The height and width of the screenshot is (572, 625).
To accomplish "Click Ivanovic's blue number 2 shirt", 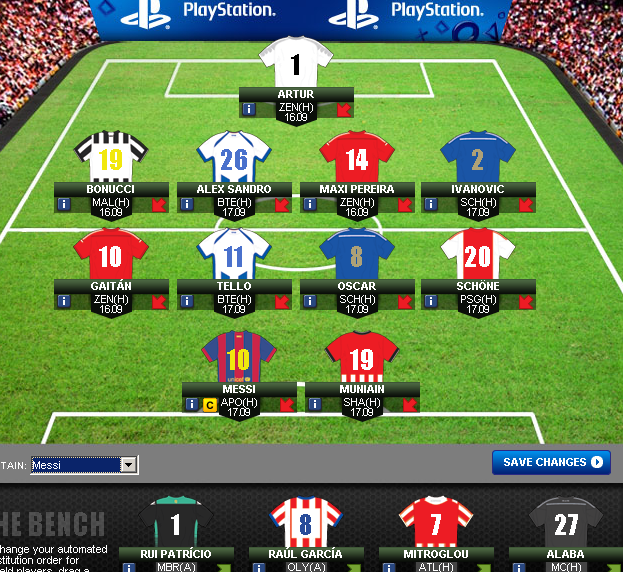I will tap(478, 158).
